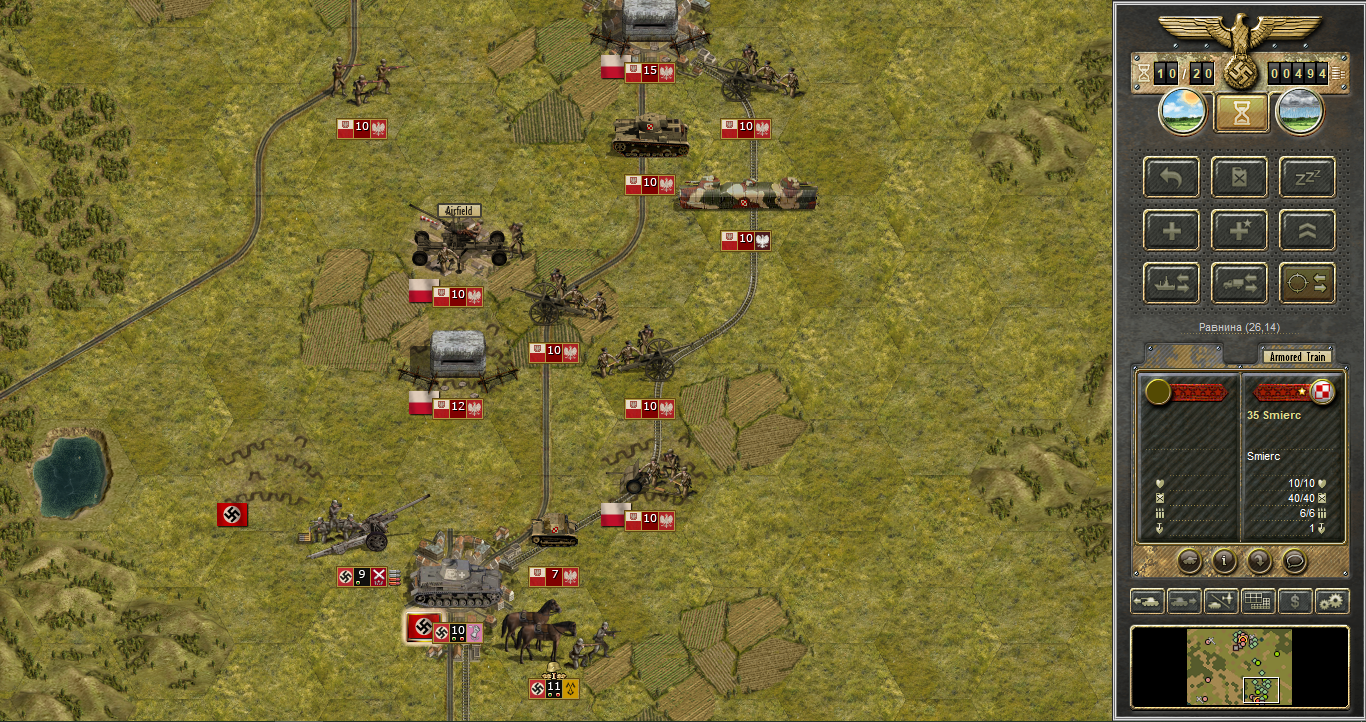
Task: Select the previous unit tank-arrow button
Action: [1146, 601]
